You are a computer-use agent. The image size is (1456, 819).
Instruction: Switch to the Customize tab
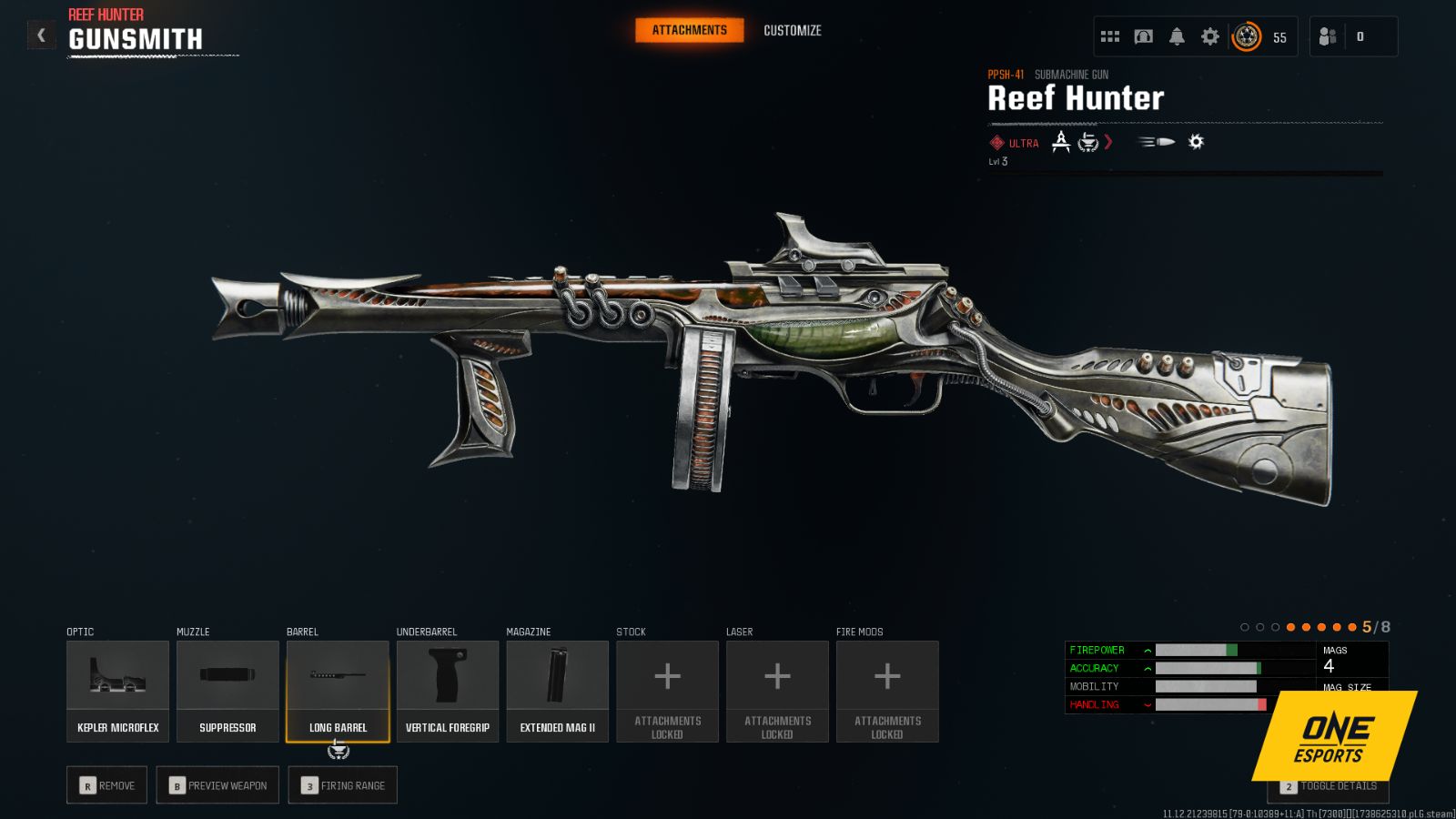pos(791,30)
